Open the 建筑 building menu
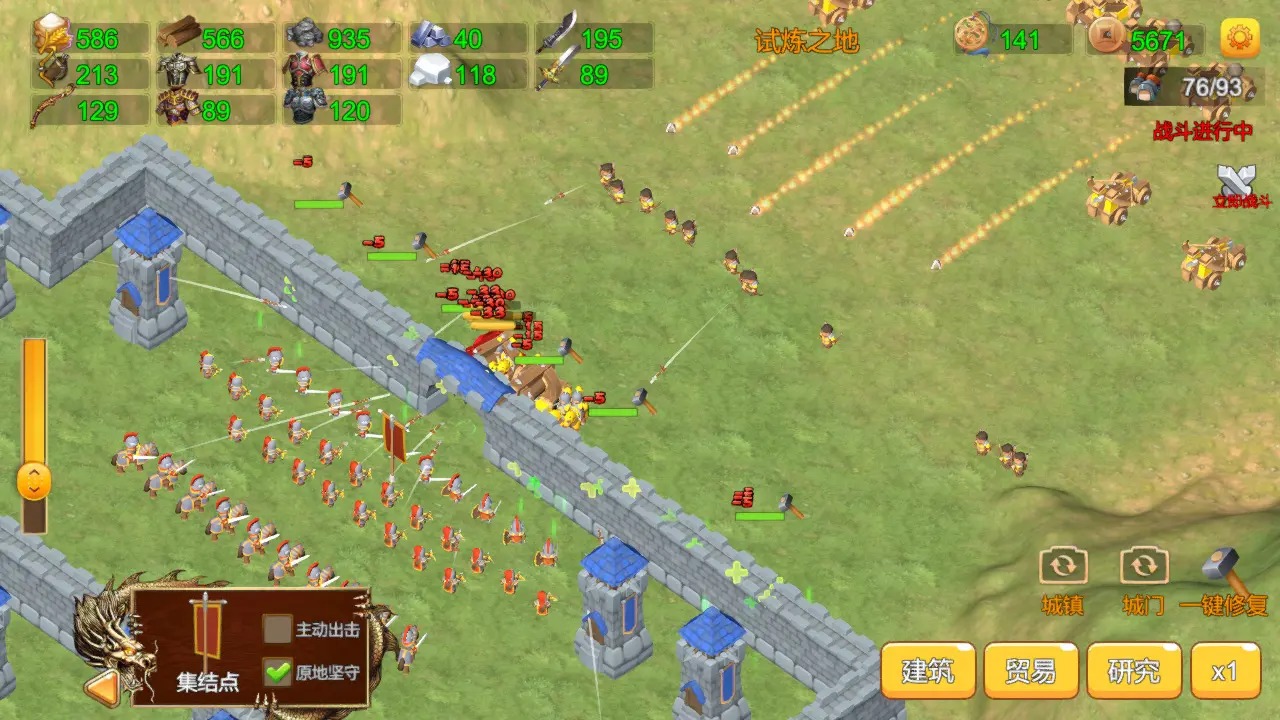The width and height of the screenshot is (1280, 720). click(x=928, y=670)
